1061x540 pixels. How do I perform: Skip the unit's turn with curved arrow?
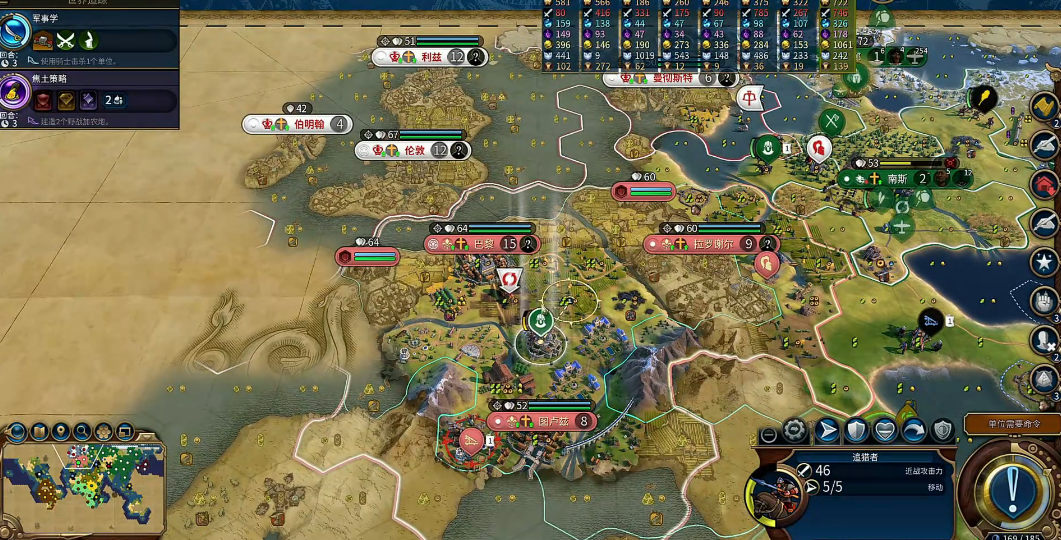tap(913, 431)
